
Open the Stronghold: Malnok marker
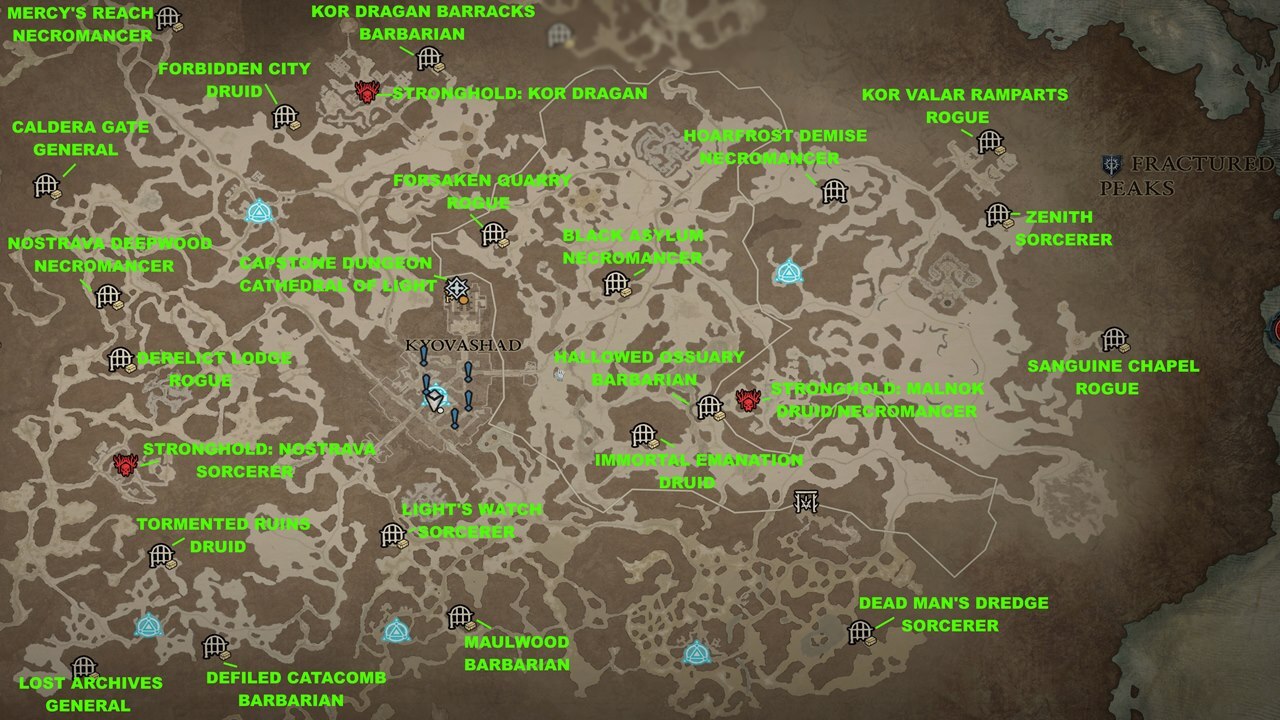point(747,398)
